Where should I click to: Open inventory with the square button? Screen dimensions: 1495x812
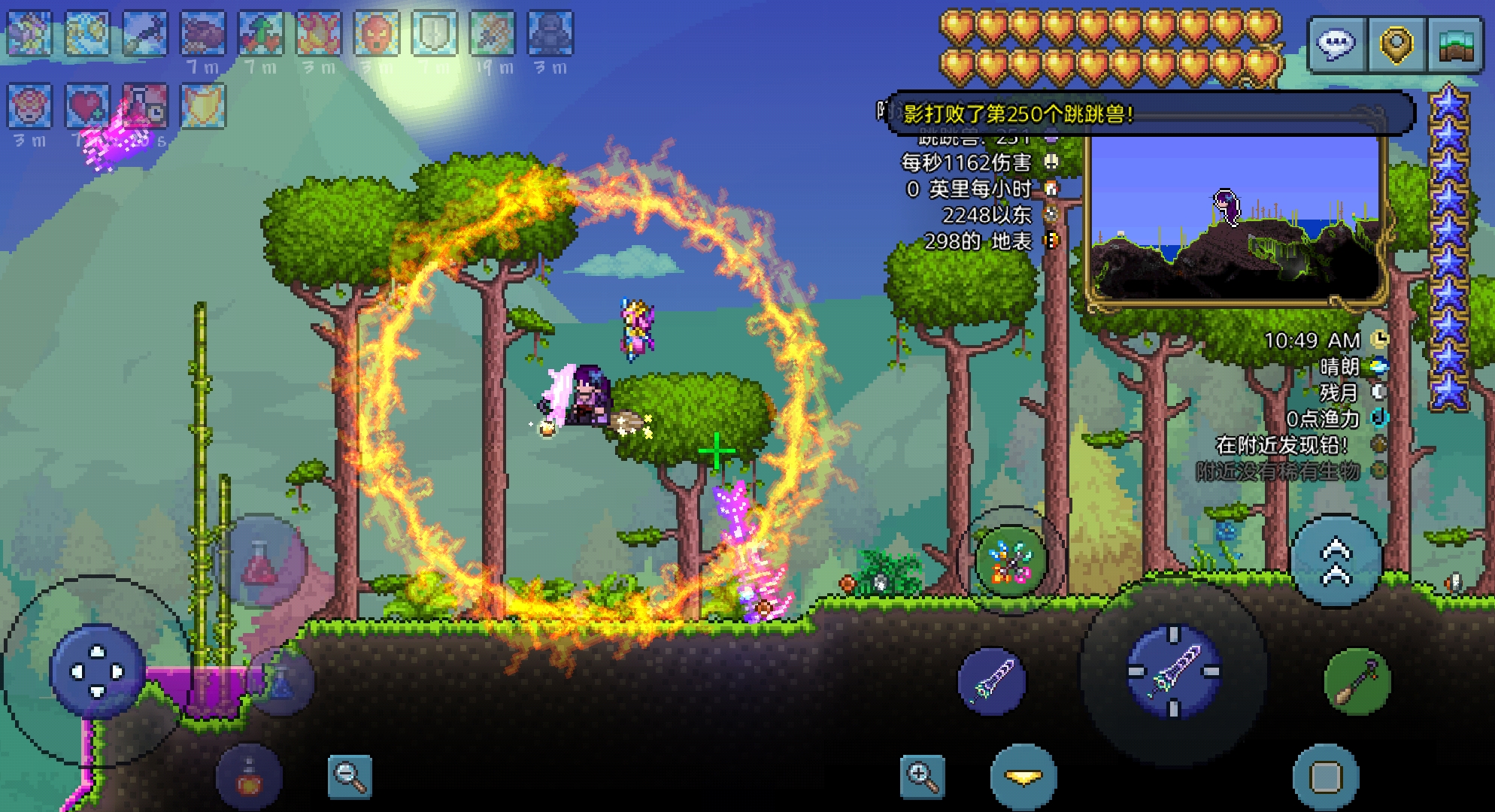[x=1326, y=777]
